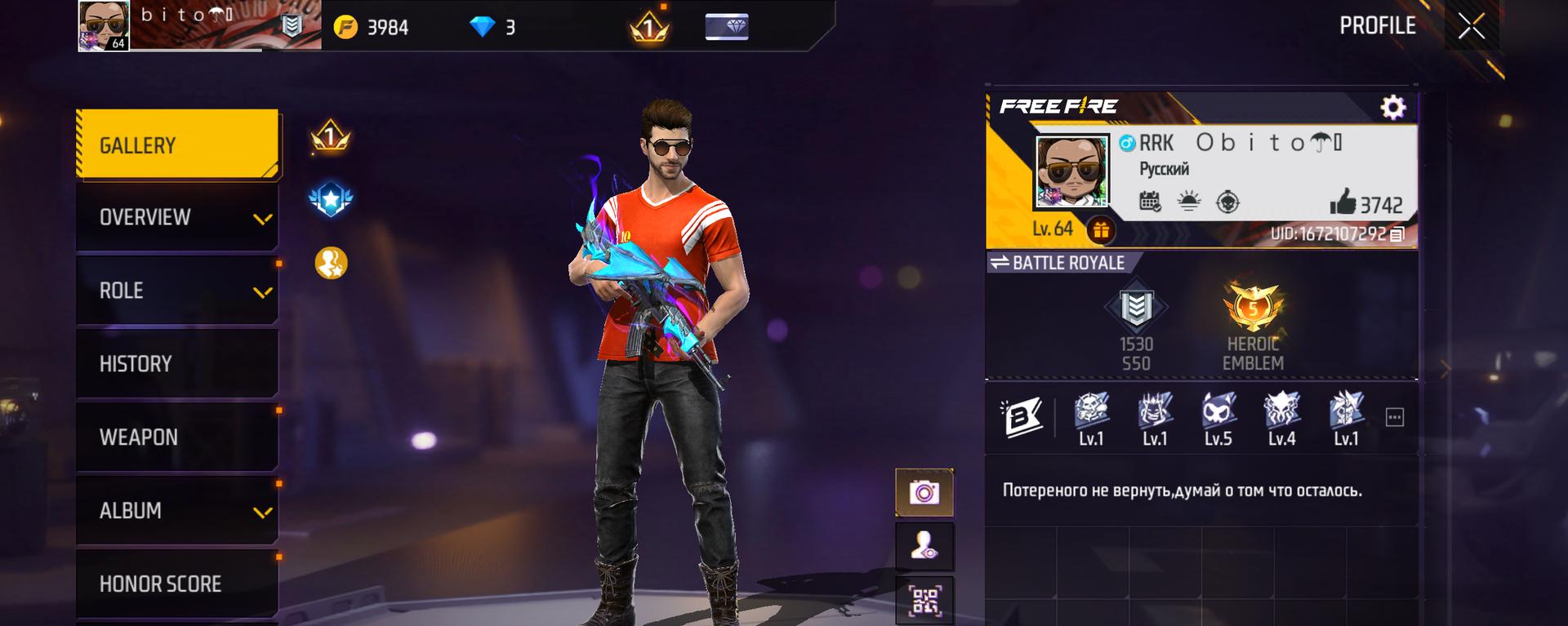Show the QR code scanner

click(x=924, y=602)
